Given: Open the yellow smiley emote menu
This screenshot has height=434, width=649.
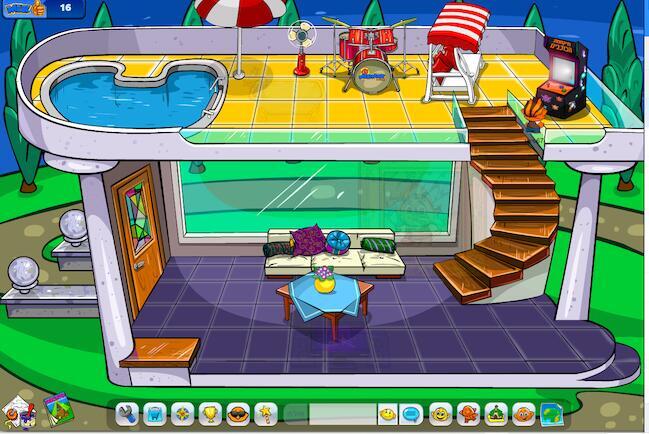Looking at the screenshot, I should click(386, 413).
